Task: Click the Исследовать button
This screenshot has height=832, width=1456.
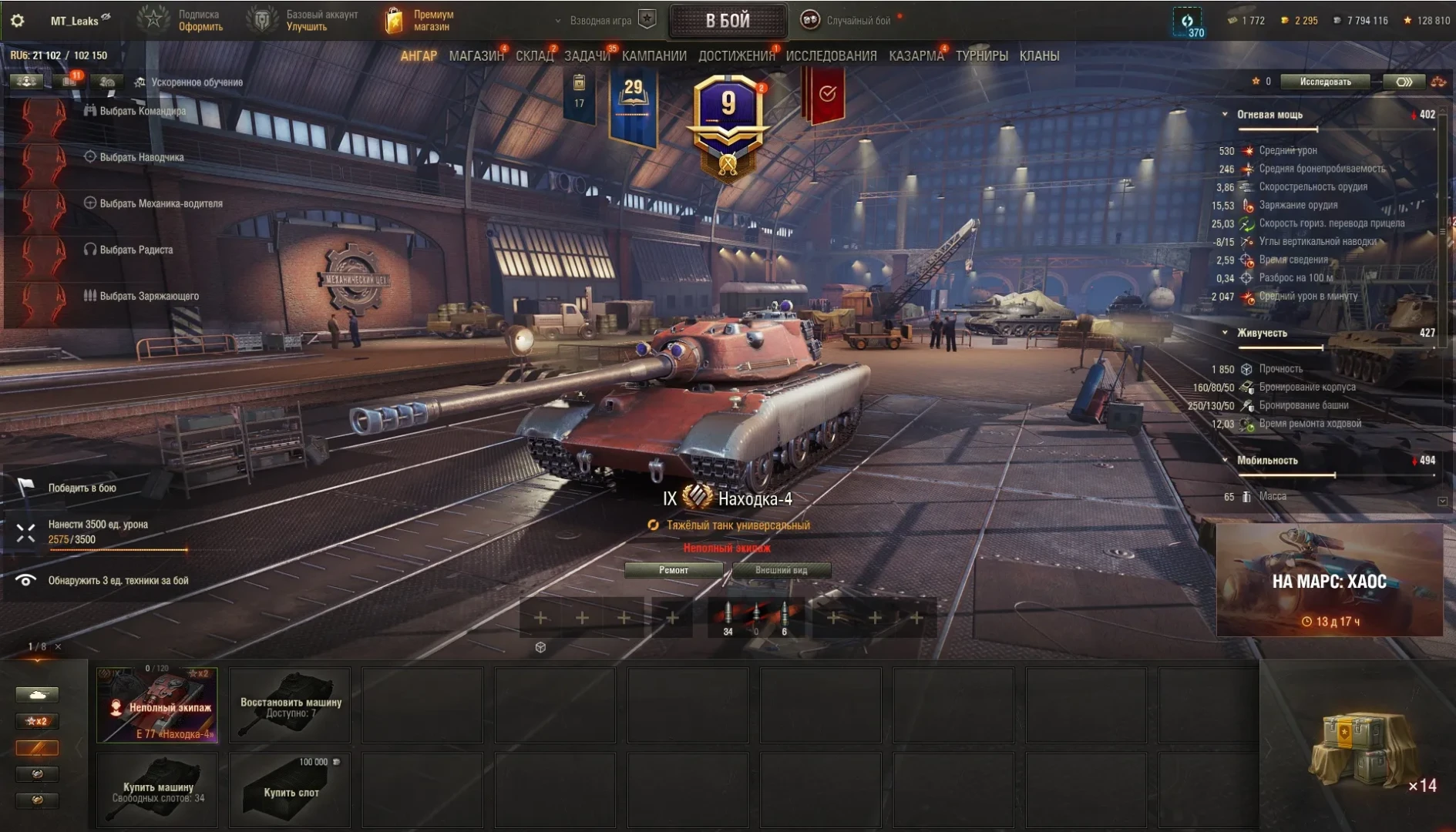Action: [1325, 82]
